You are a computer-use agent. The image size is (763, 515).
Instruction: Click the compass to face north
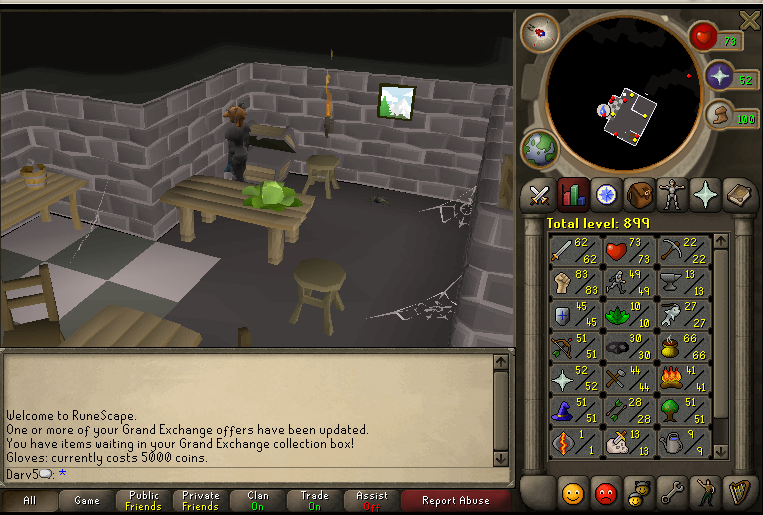(x=540, y=32)
